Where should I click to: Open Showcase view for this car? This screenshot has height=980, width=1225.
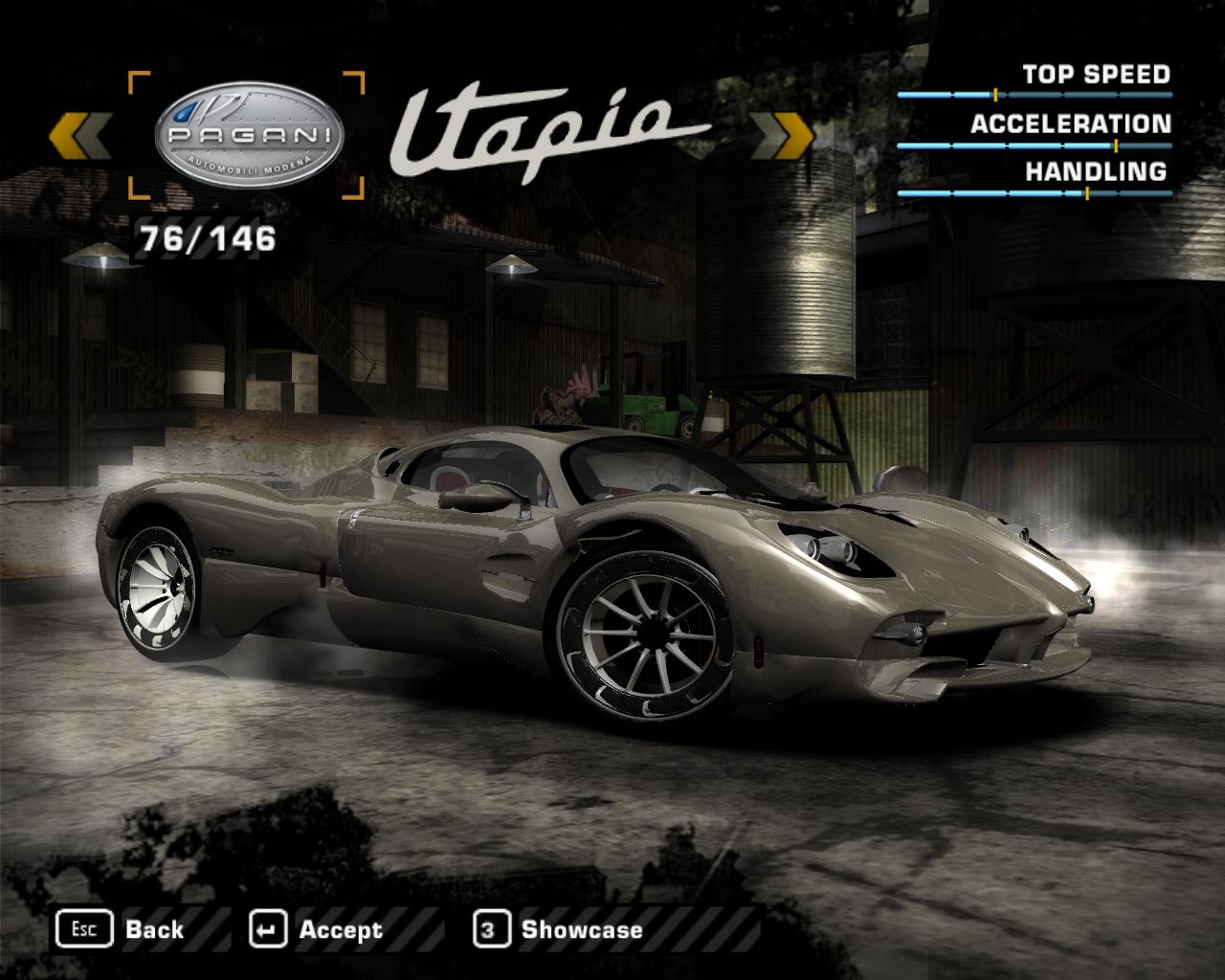558,929
